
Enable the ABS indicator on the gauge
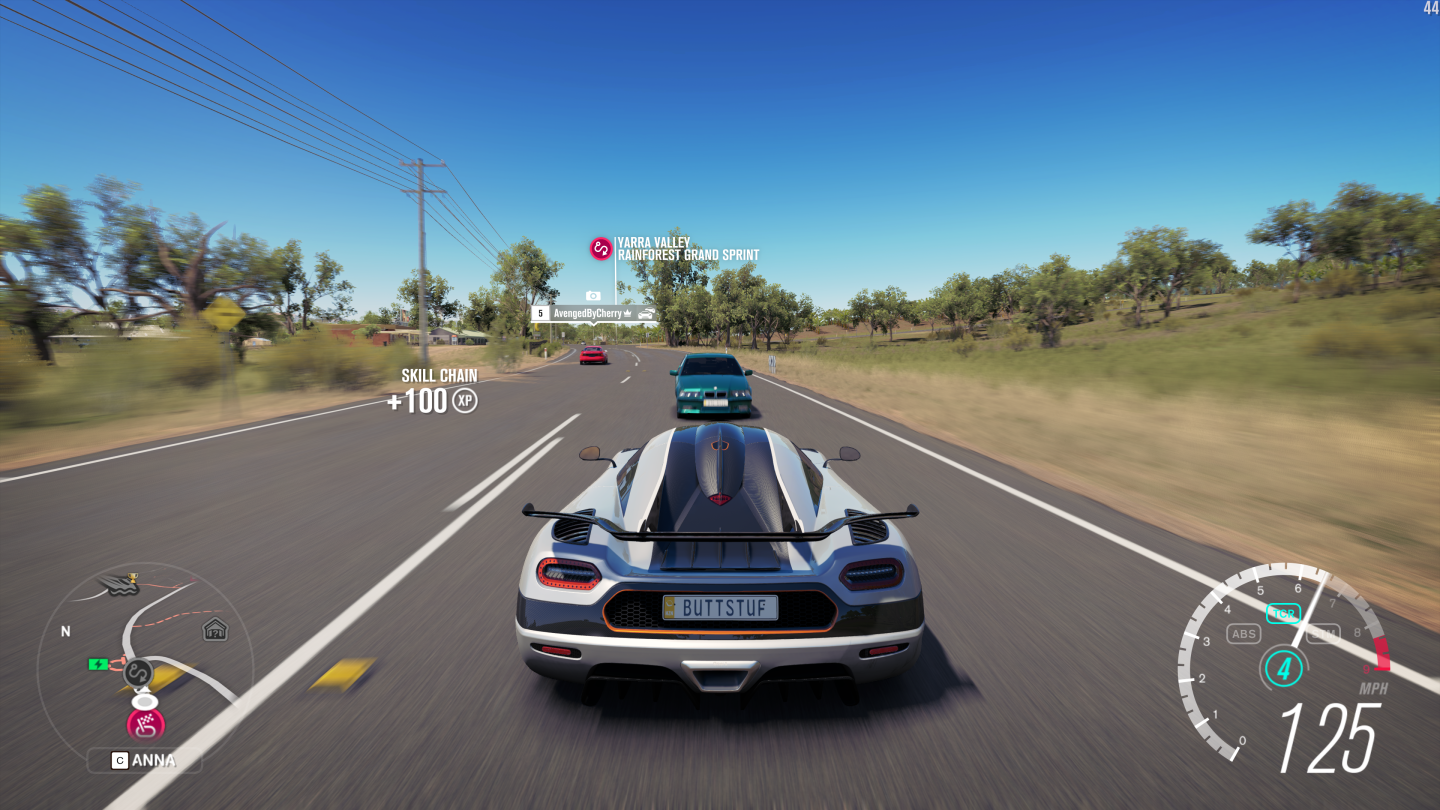point(1243,633)
